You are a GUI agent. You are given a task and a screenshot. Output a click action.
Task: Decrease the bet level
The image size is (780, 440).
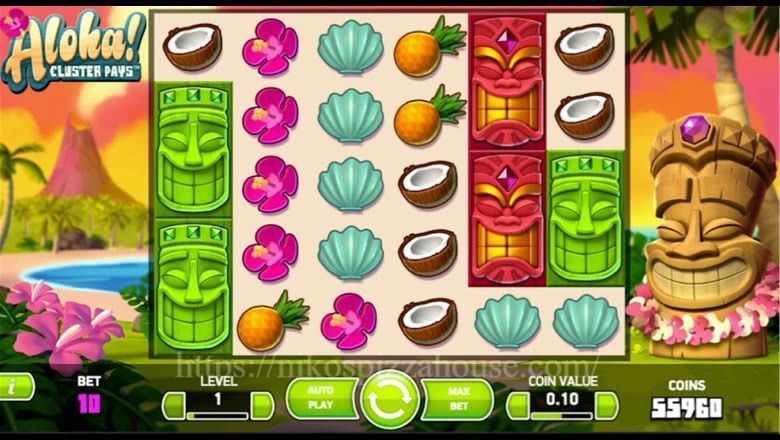[x=174, y=405]
